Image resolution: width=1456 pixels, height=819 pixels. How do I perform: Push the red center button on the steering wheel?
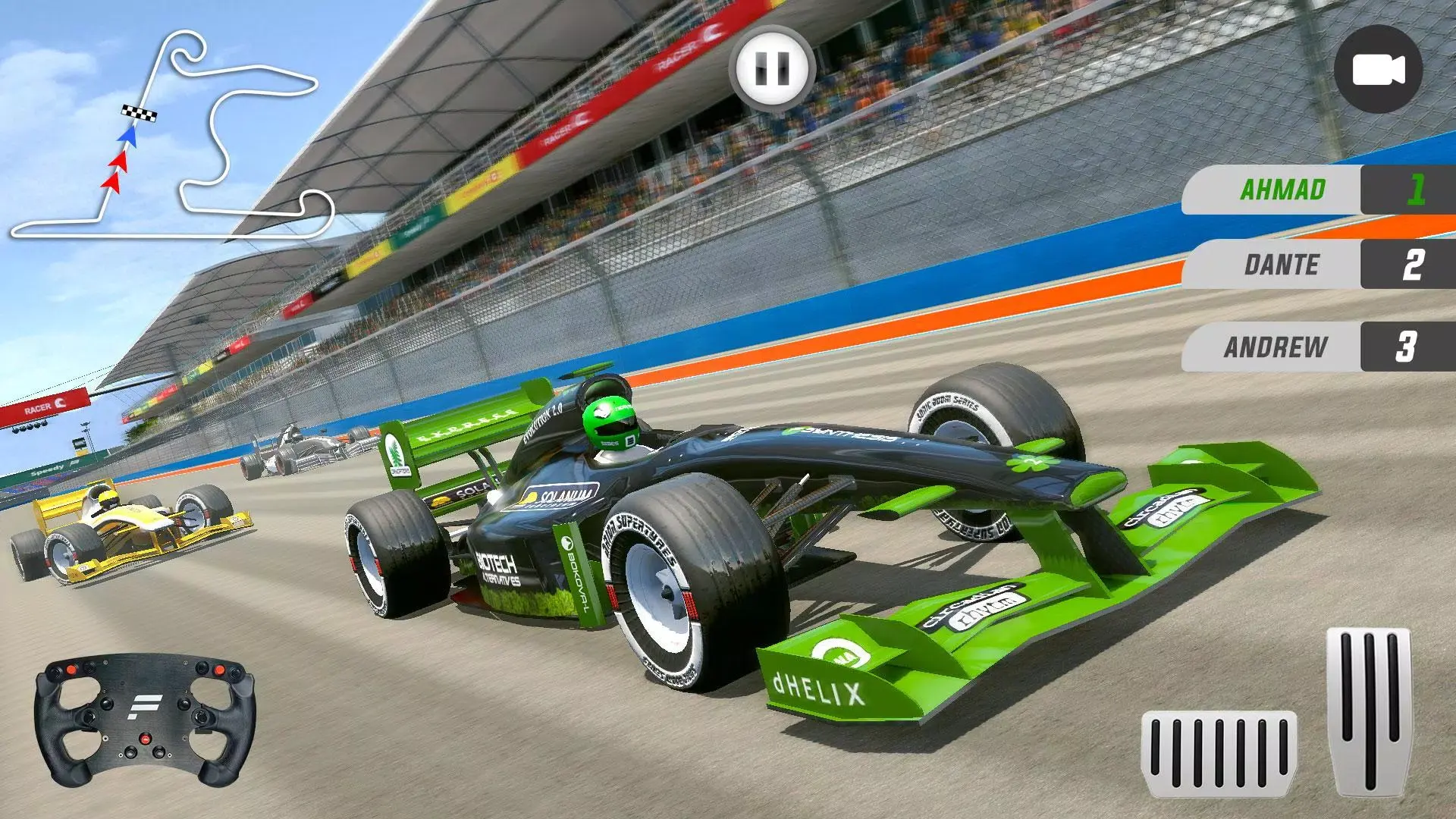click(145, 739)
